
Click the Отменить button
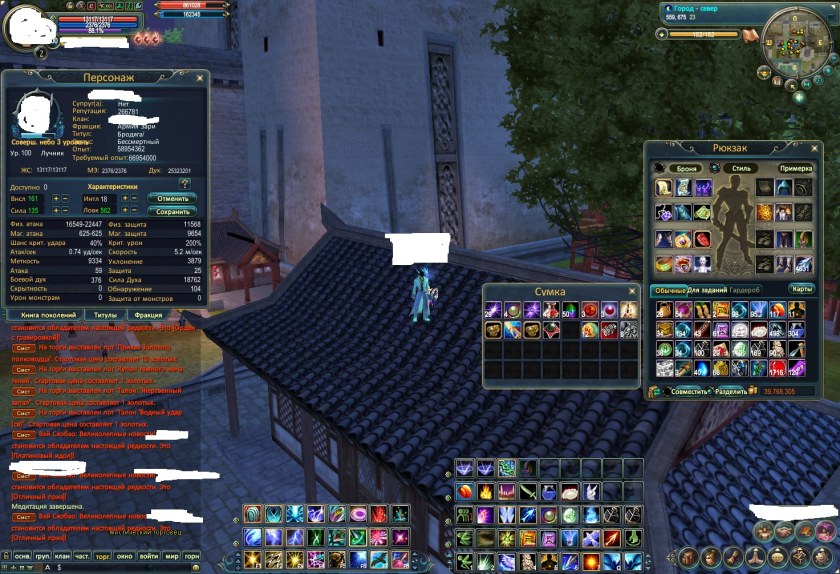[172, 198]
